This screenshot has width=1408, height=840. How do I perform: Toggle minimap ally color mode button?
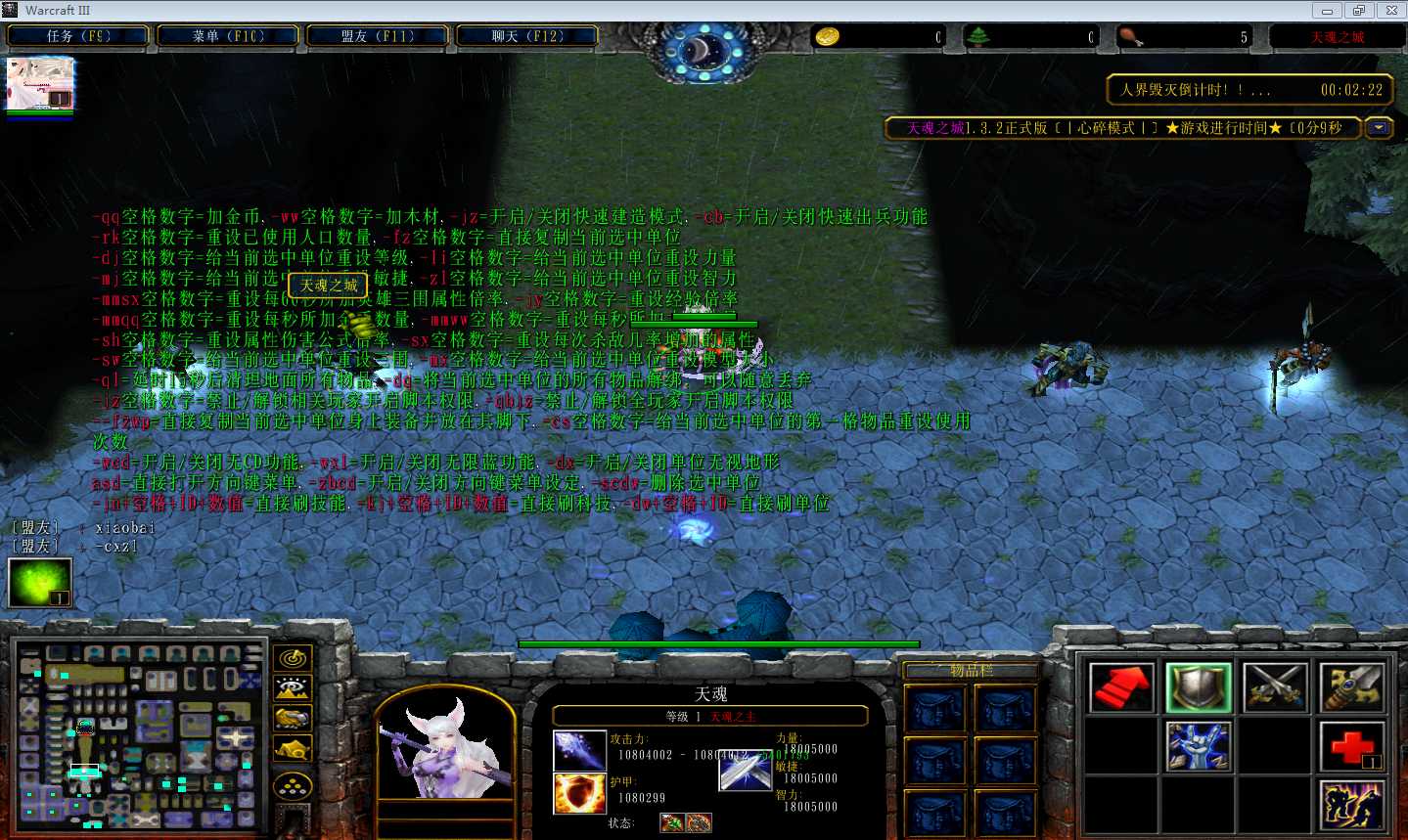coord(293,719)
